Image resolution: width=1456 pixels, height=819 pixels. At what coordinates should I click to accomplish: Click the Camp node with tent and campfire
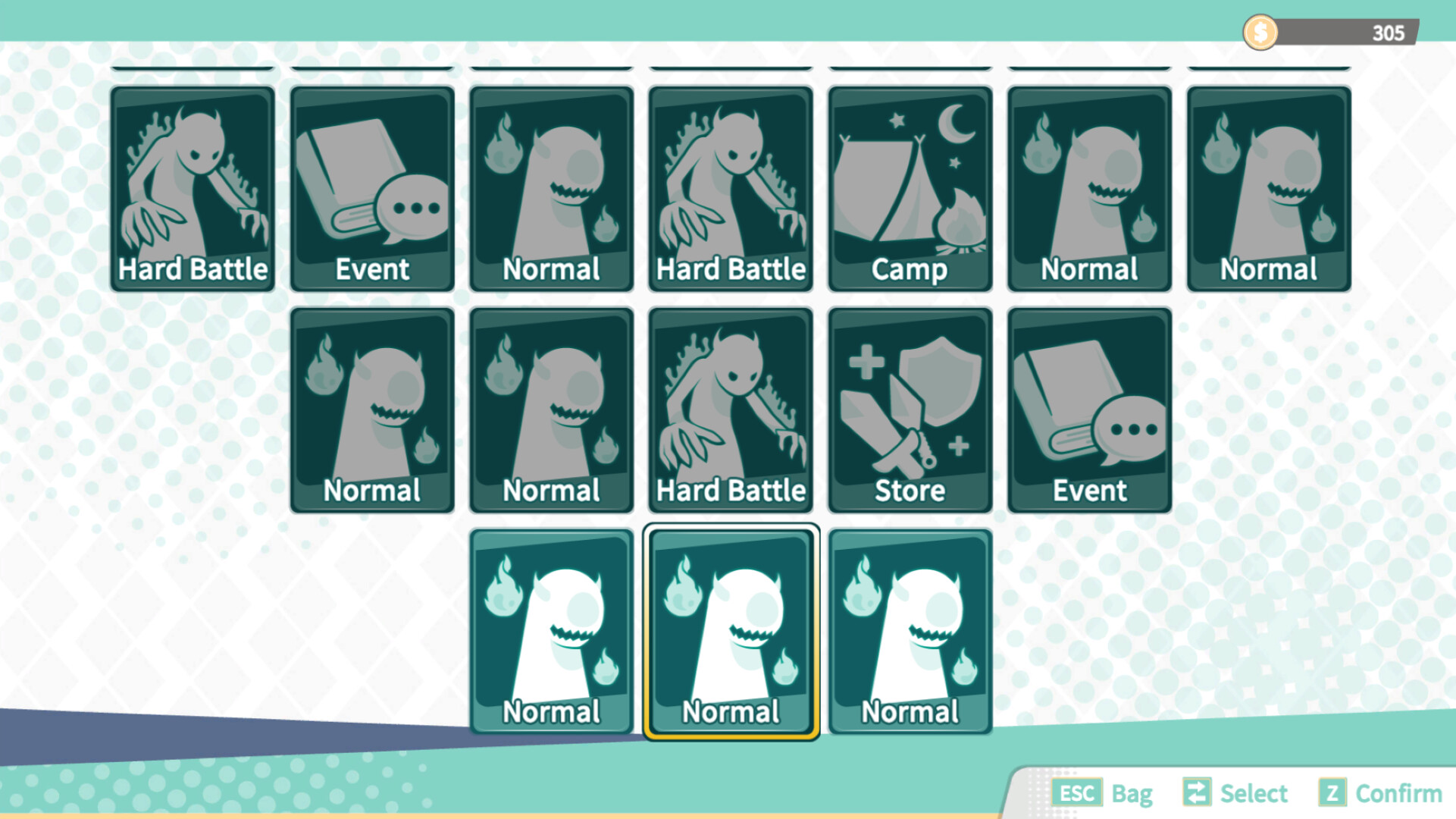click(909, 188)
